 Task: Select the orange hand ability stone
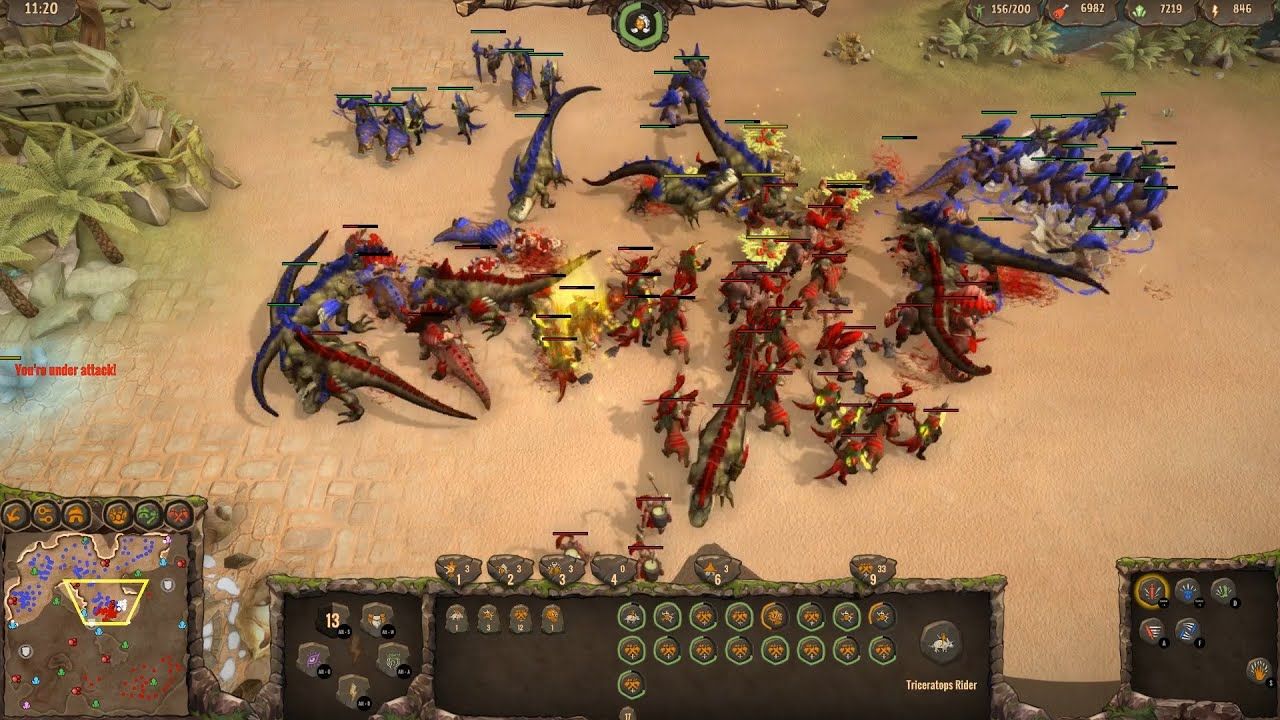pyautogui.click(x=1258, y=669)
